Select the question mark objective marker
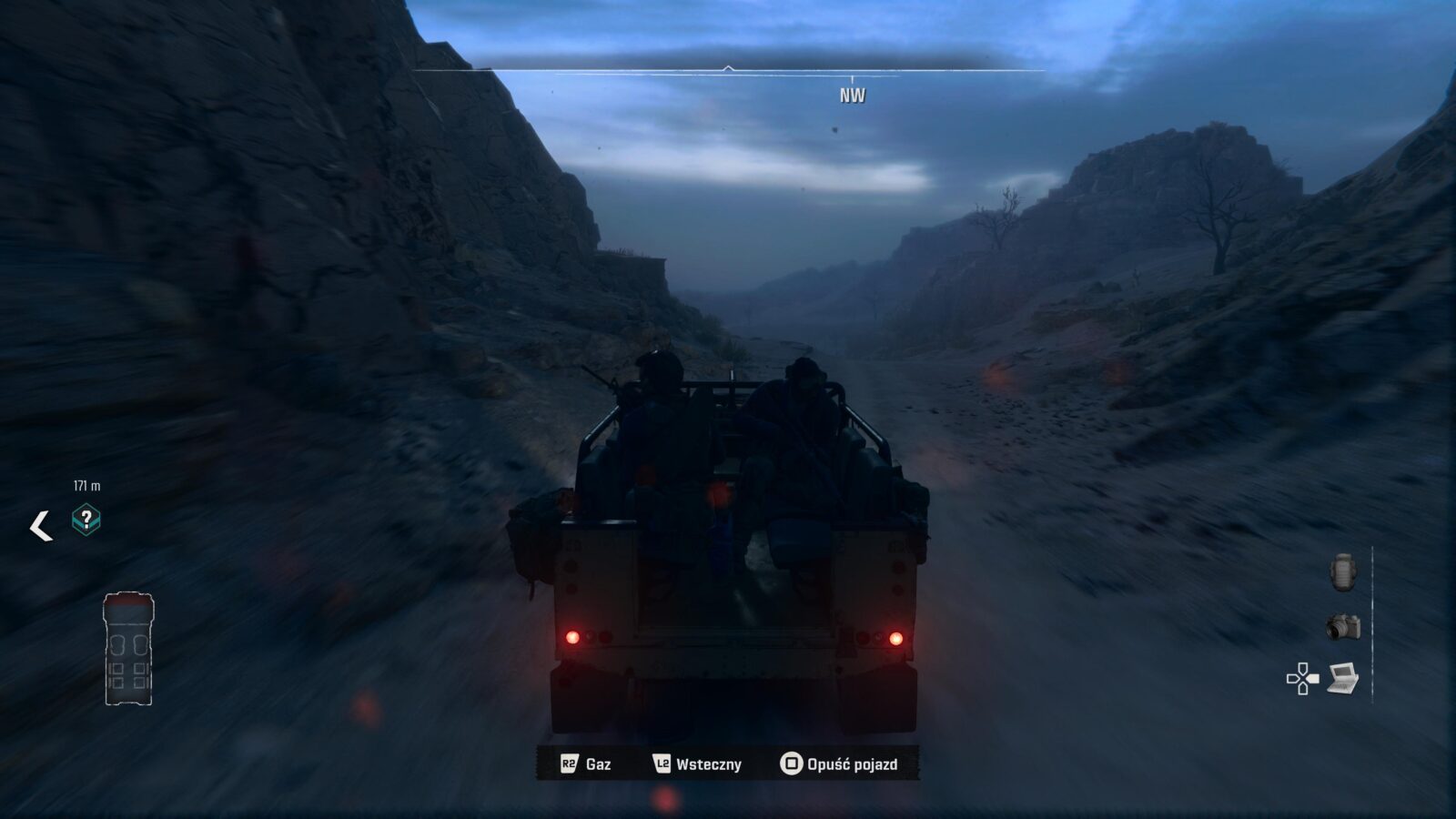1456x819 pixels. 86,520
